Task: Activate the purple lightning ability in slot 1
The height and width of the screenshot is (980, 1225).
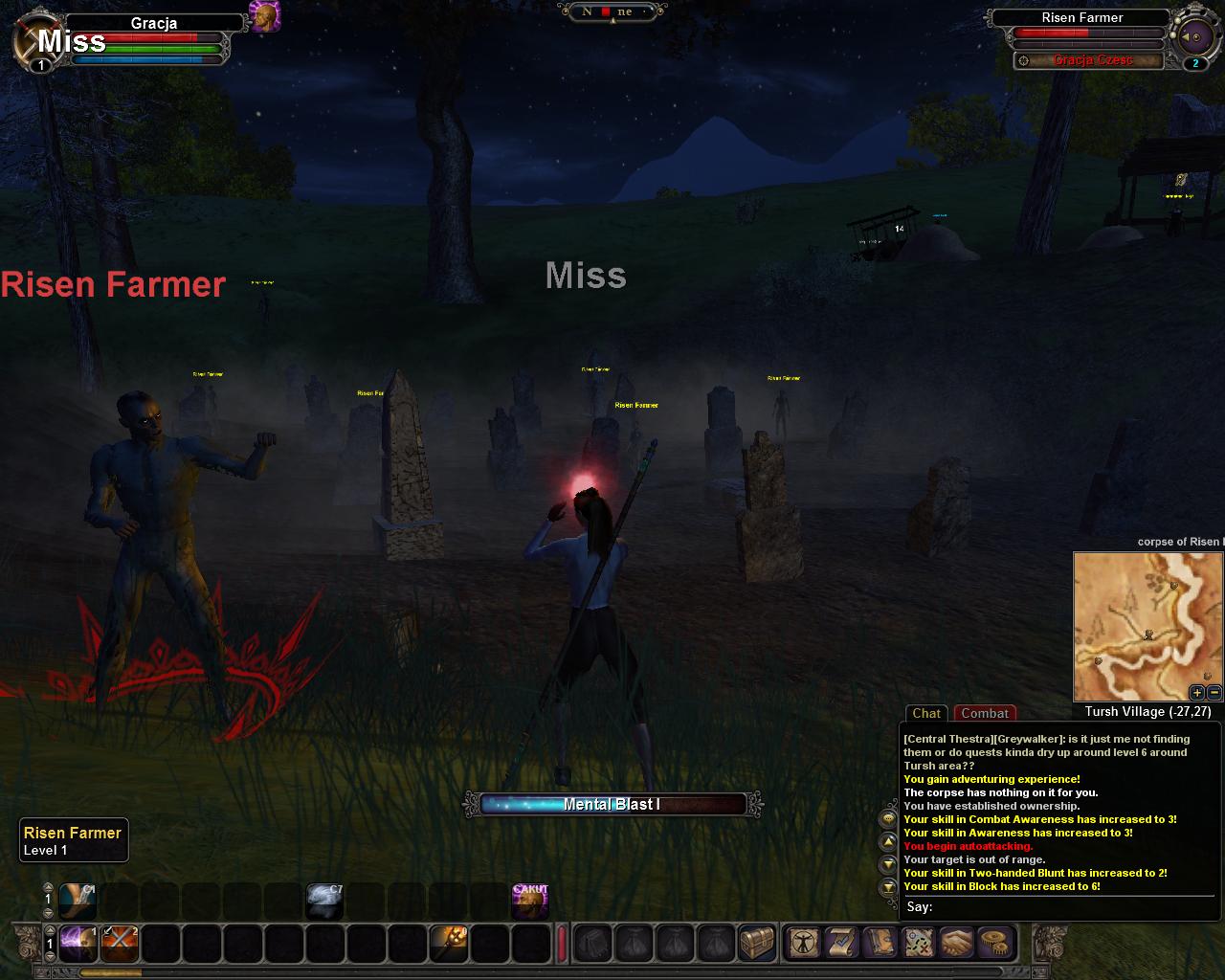Action: tap(78, 944)
